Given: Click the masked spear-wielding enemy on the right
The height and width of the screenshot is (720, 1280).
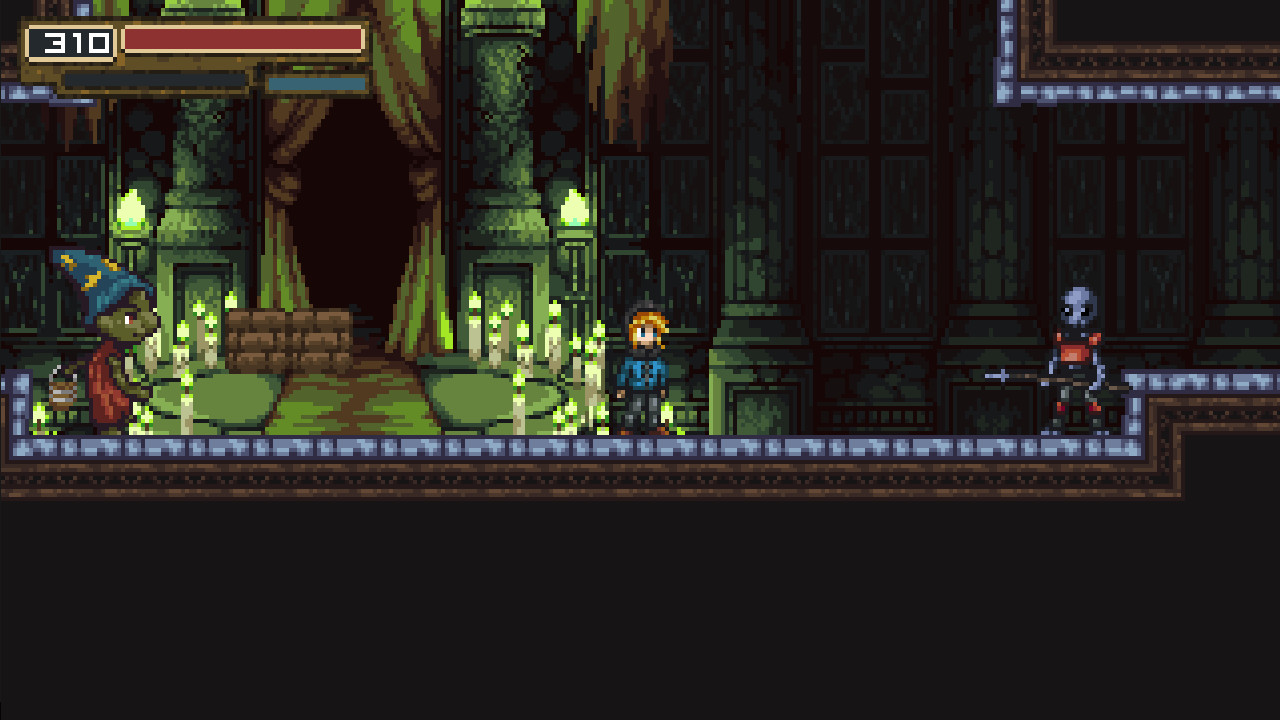Looking at the screenshot, I should [x=1075, y=355].
